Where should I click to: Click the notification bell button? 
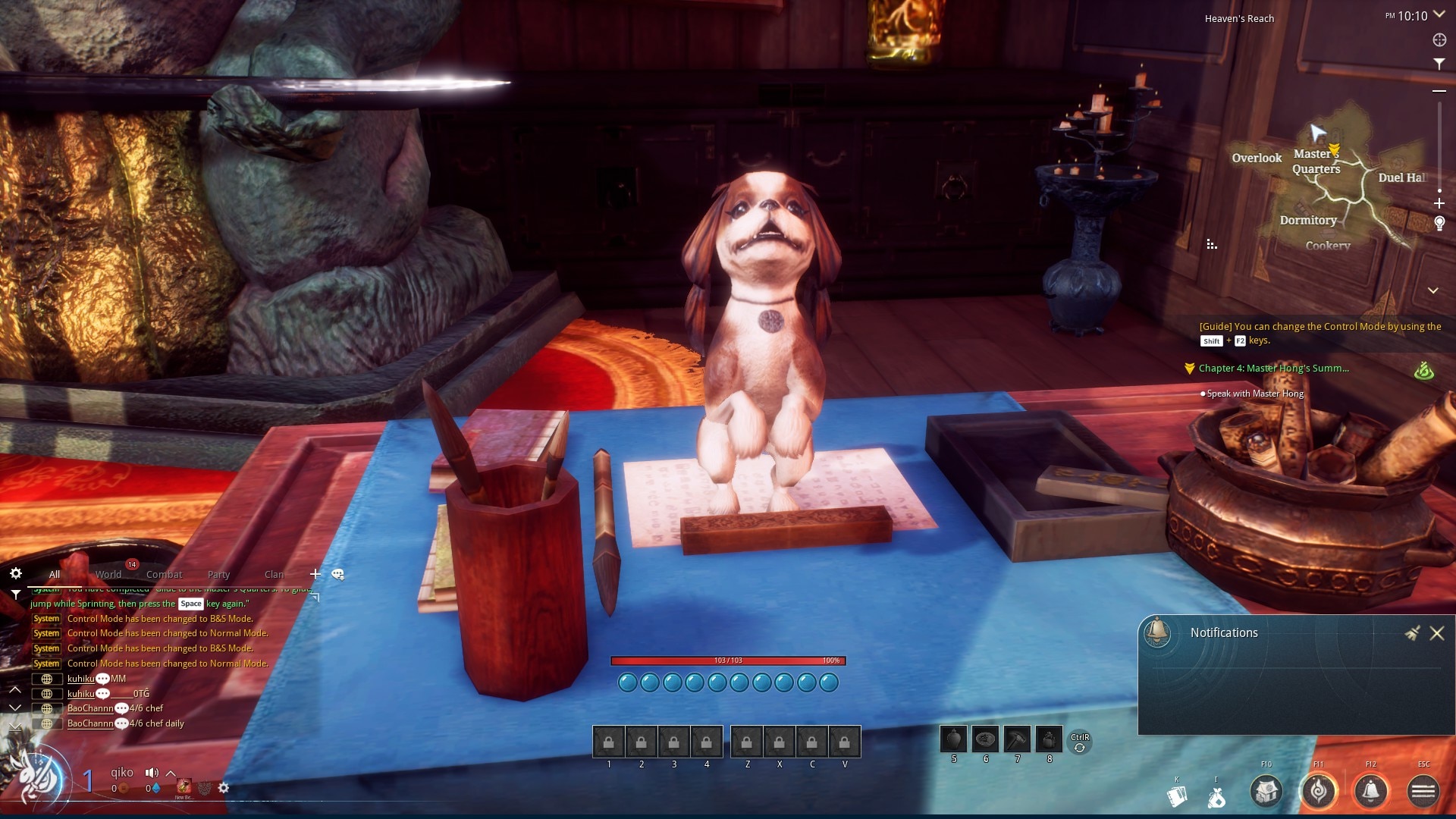(x=1371, y=792)
